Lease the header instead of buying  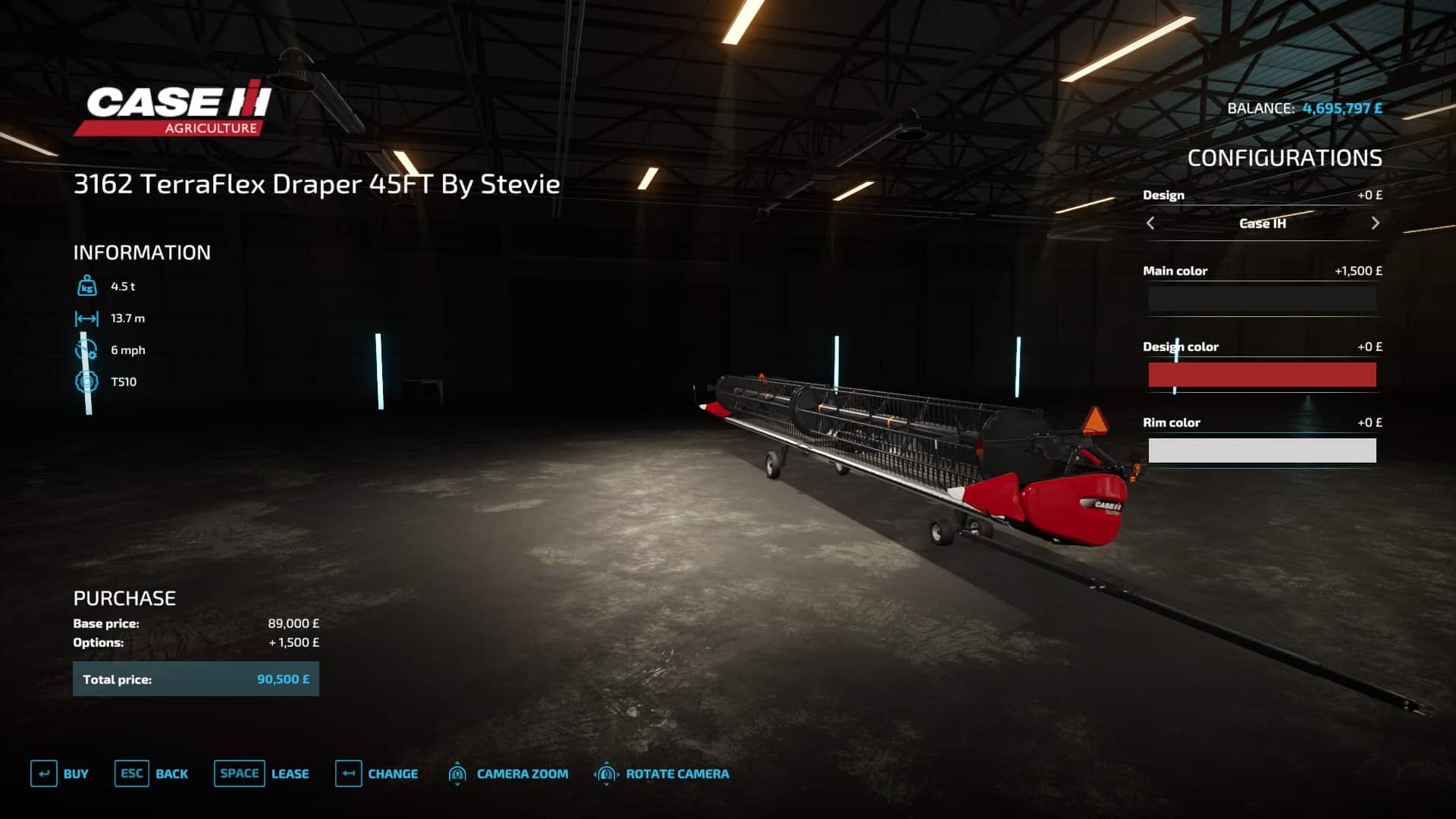pos(262,773)
